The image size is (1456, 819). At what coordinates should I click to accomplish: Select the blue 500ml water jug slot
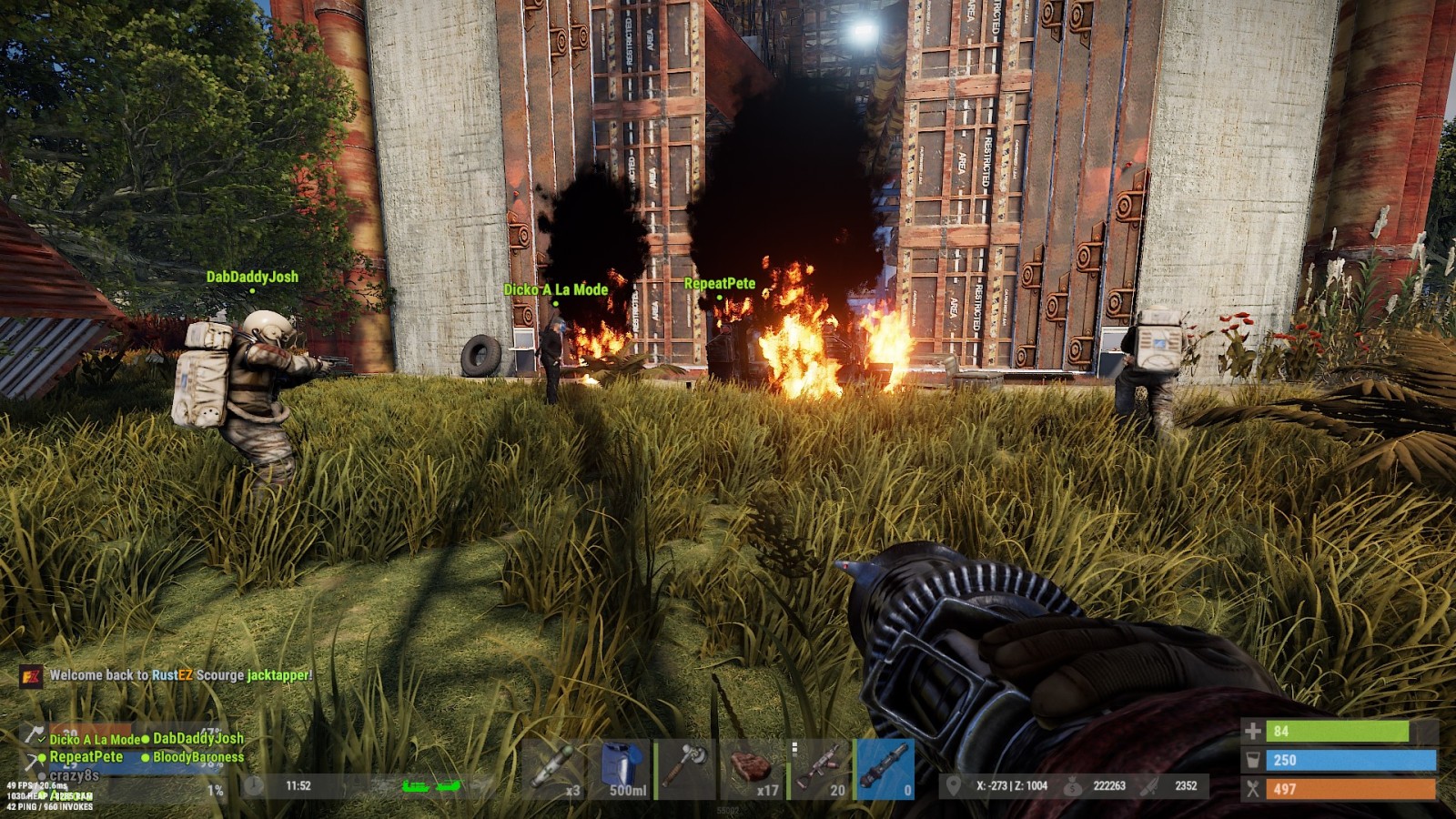pyautogui.click(x=627, y=770)
